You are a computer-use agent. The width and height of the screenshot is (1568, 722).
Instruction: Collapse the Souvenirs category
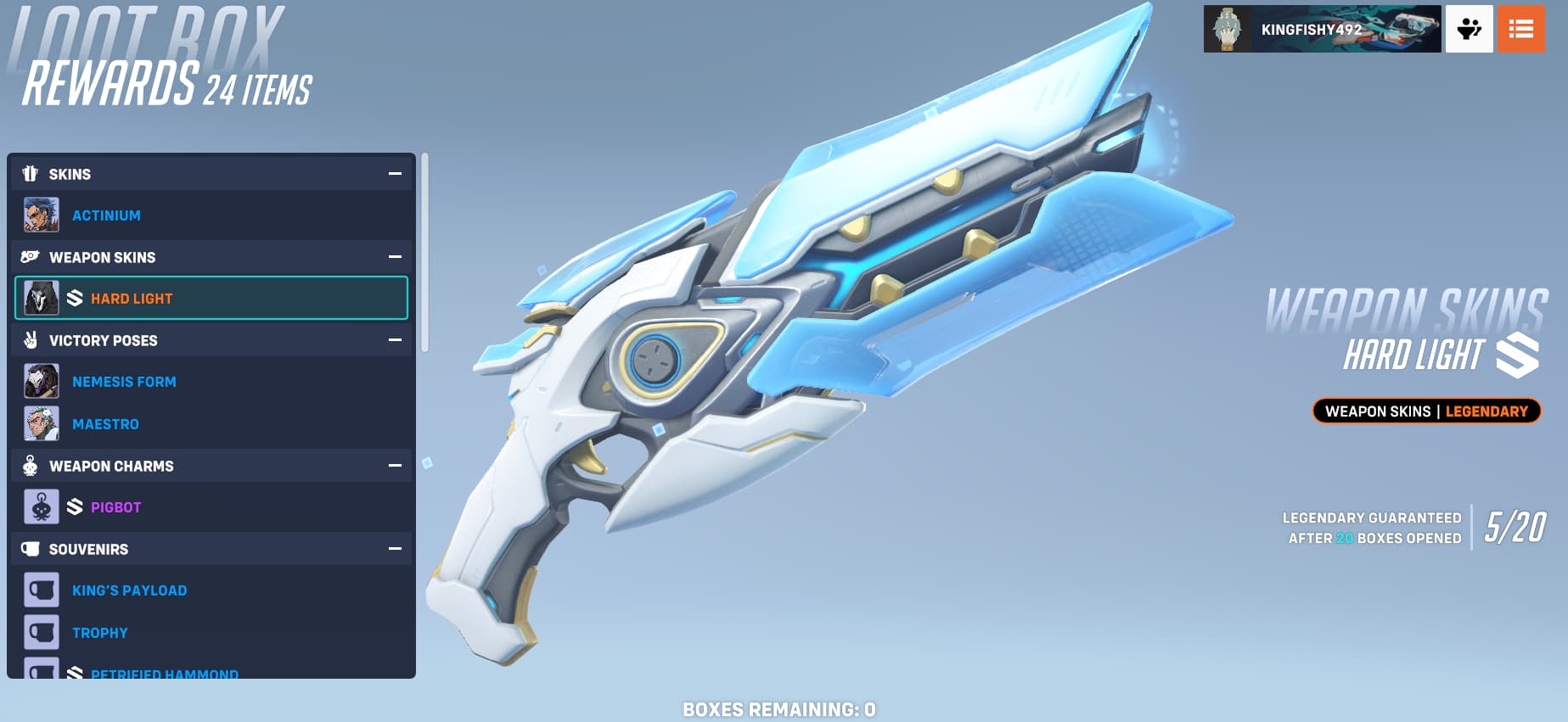tap(395, 549)
